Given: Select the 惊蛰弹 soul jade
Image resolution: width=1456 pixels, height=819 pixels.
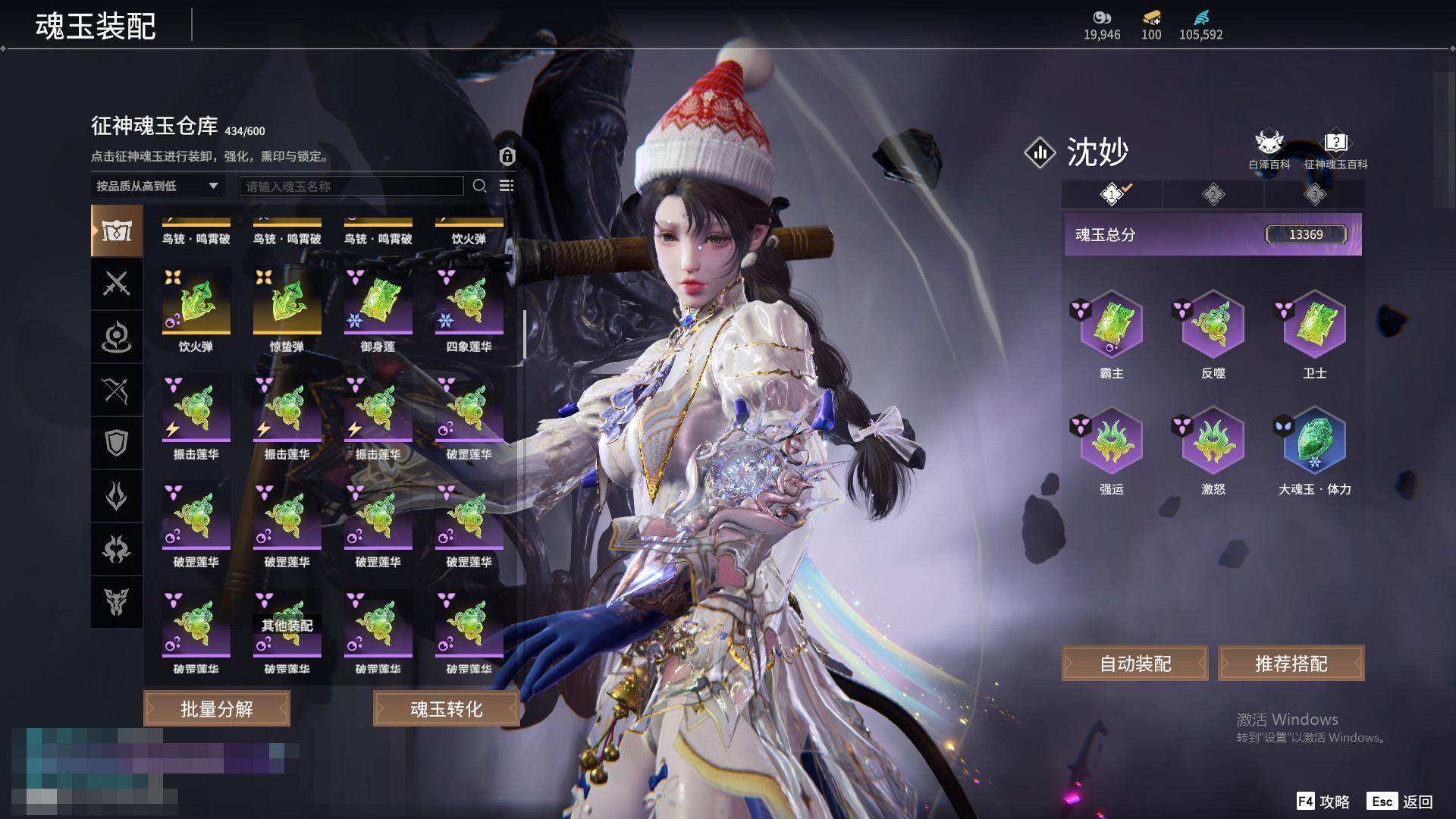Looking at the screenshot, I should pyautogui.click(x=287, y=302).
